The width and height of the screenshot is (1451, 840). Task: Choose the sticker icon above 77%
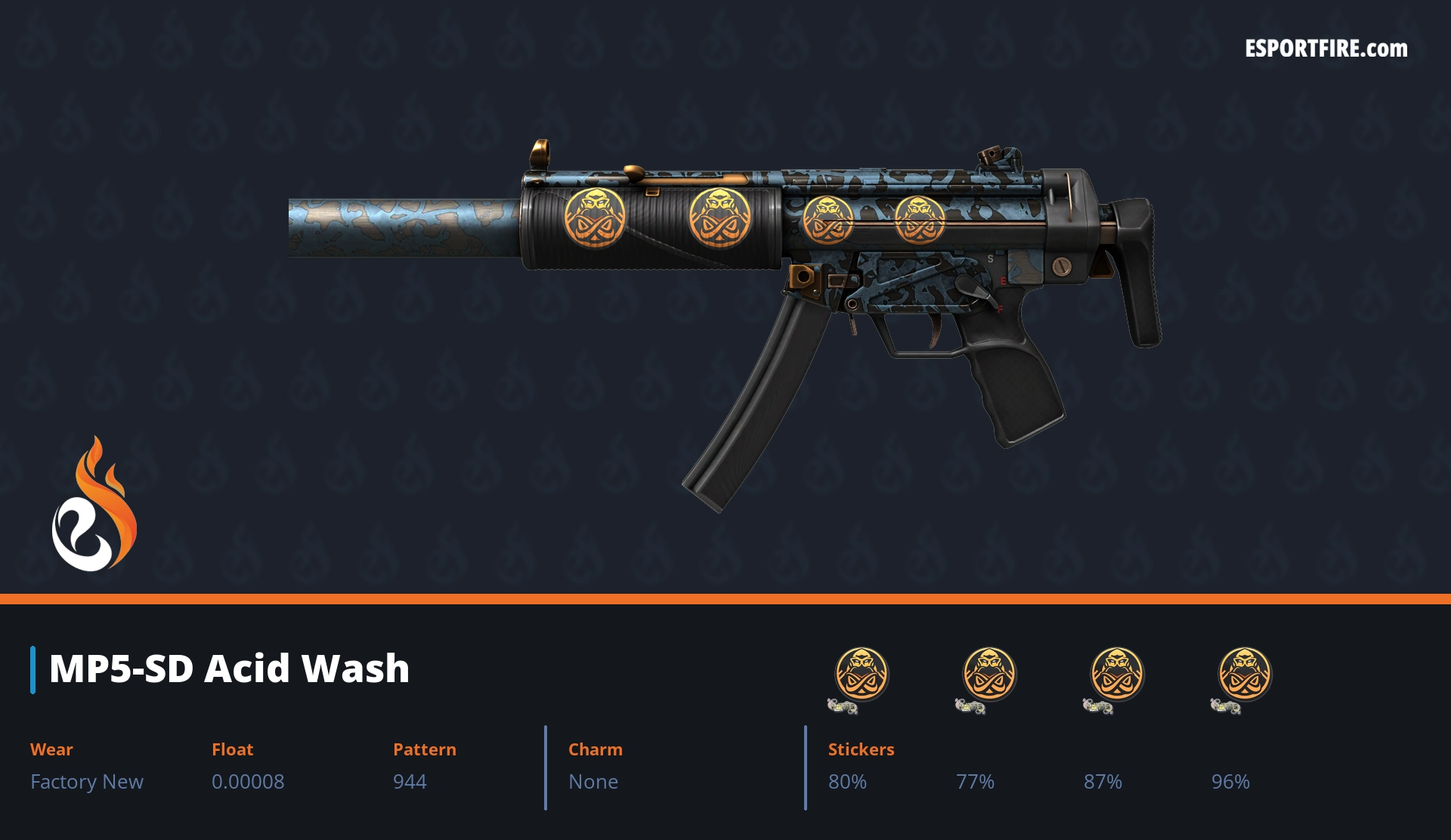tap(988, 675)
